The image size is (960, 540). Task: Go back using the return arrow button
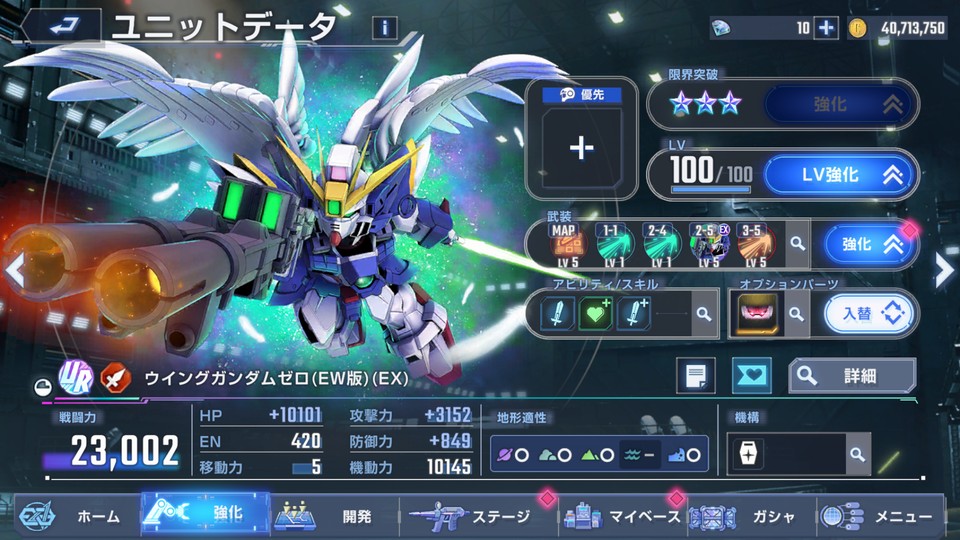[62, 27]
